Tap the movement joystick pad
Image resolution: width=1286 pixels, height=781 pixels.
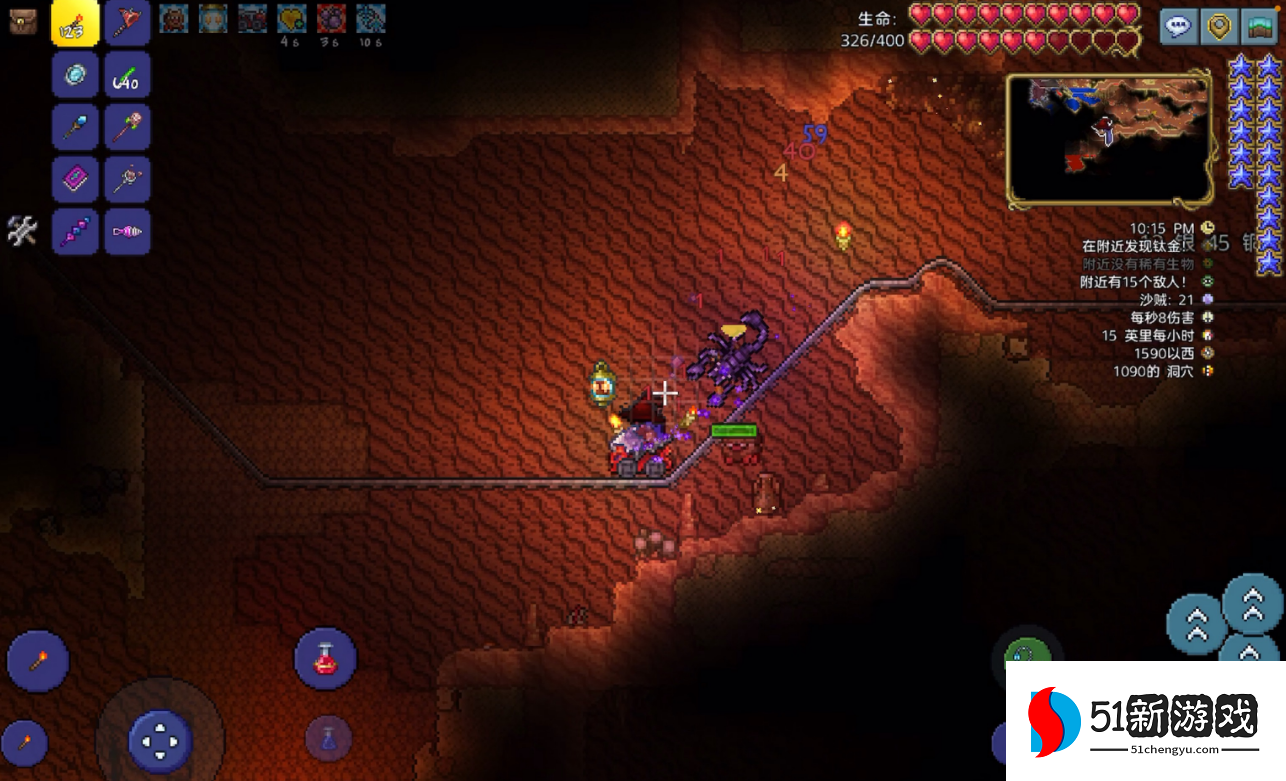[160, 741]
